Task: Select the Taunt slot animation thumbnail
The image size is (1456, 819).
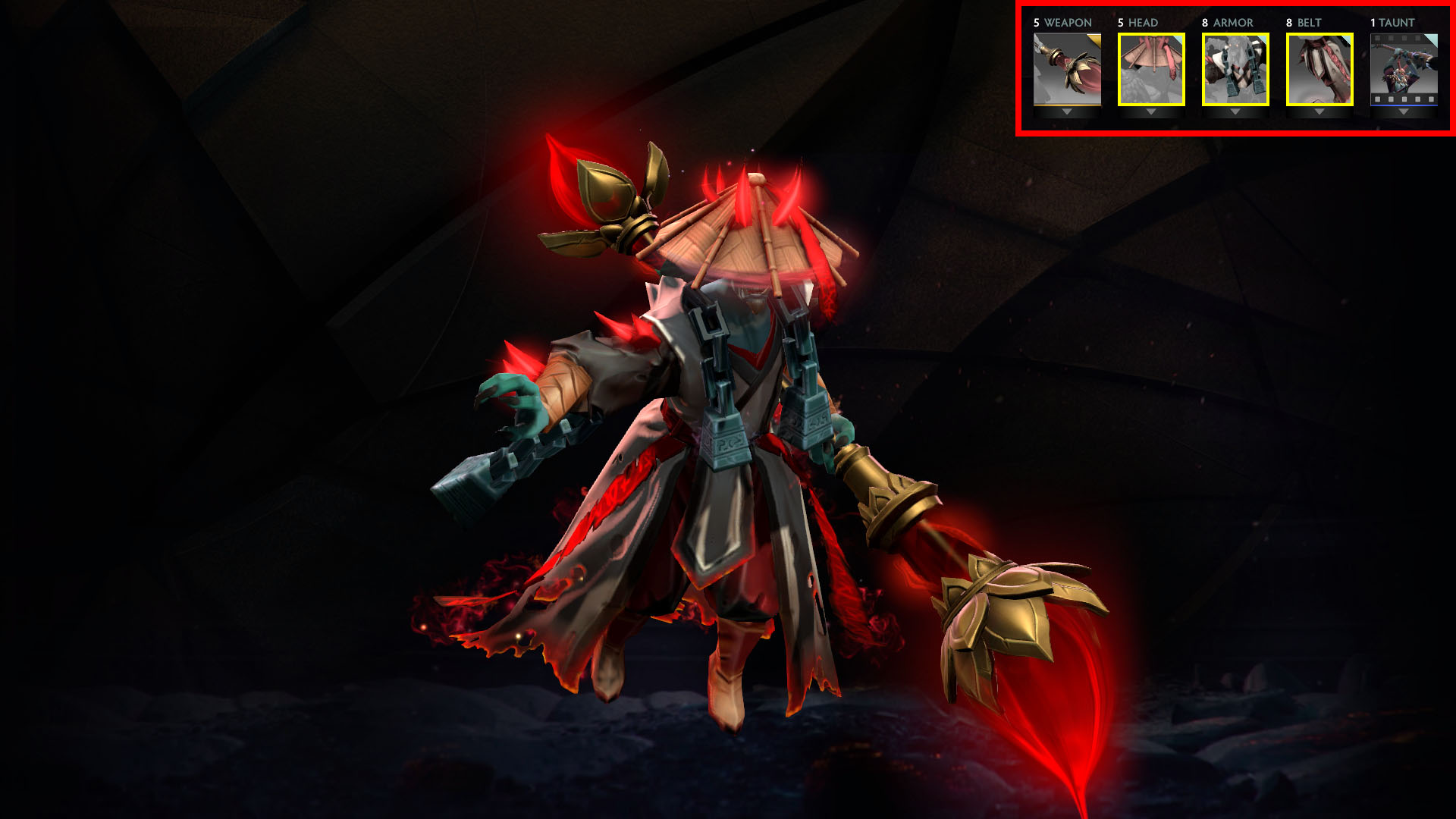Action: (x=1404, y=69)
